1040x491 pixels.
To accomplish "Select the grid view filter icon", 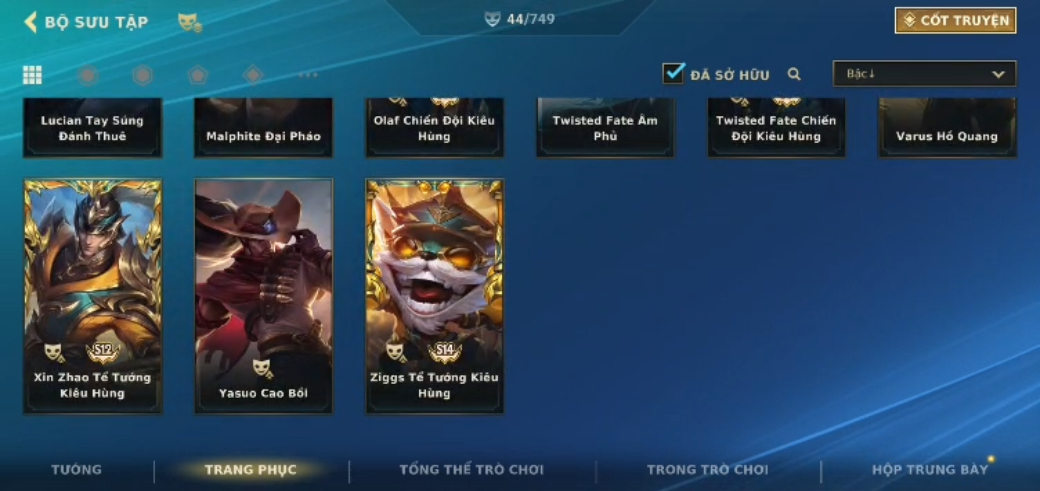I will 32,75.
